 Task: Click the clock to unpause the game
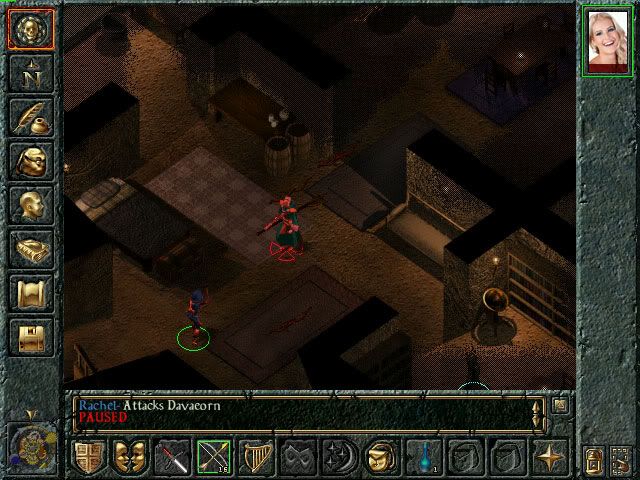30,443
